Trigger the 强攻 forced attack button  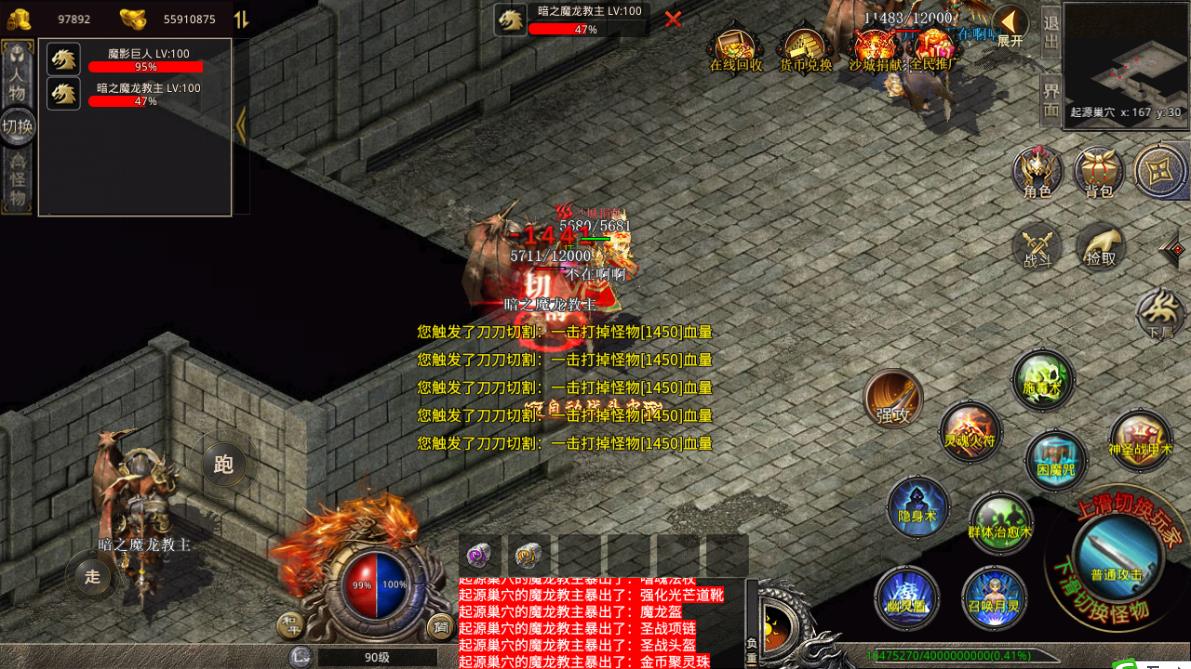coord(893,398)
